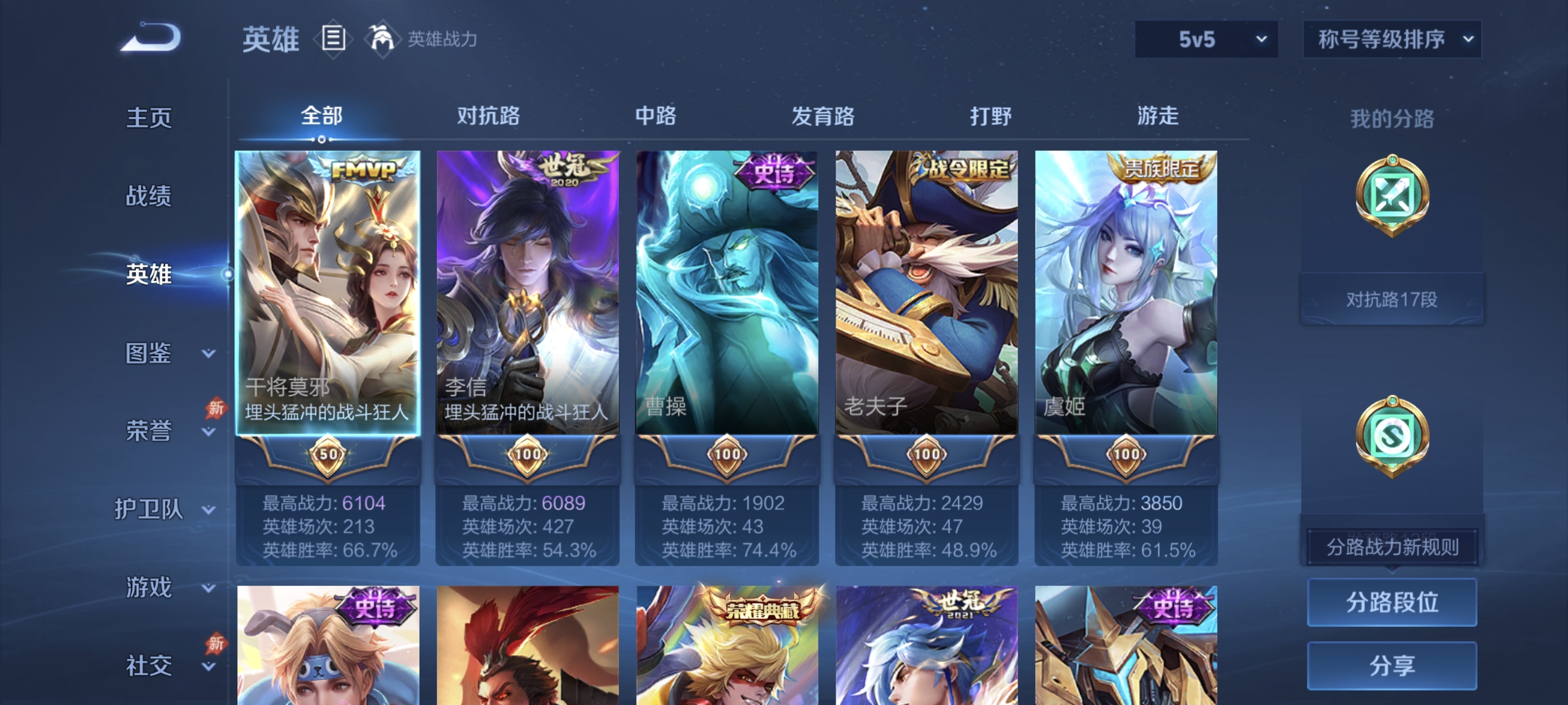1568x705 pixels.
Task: Open the hero list view icon beside 英雄
Action: click(332, 38)
